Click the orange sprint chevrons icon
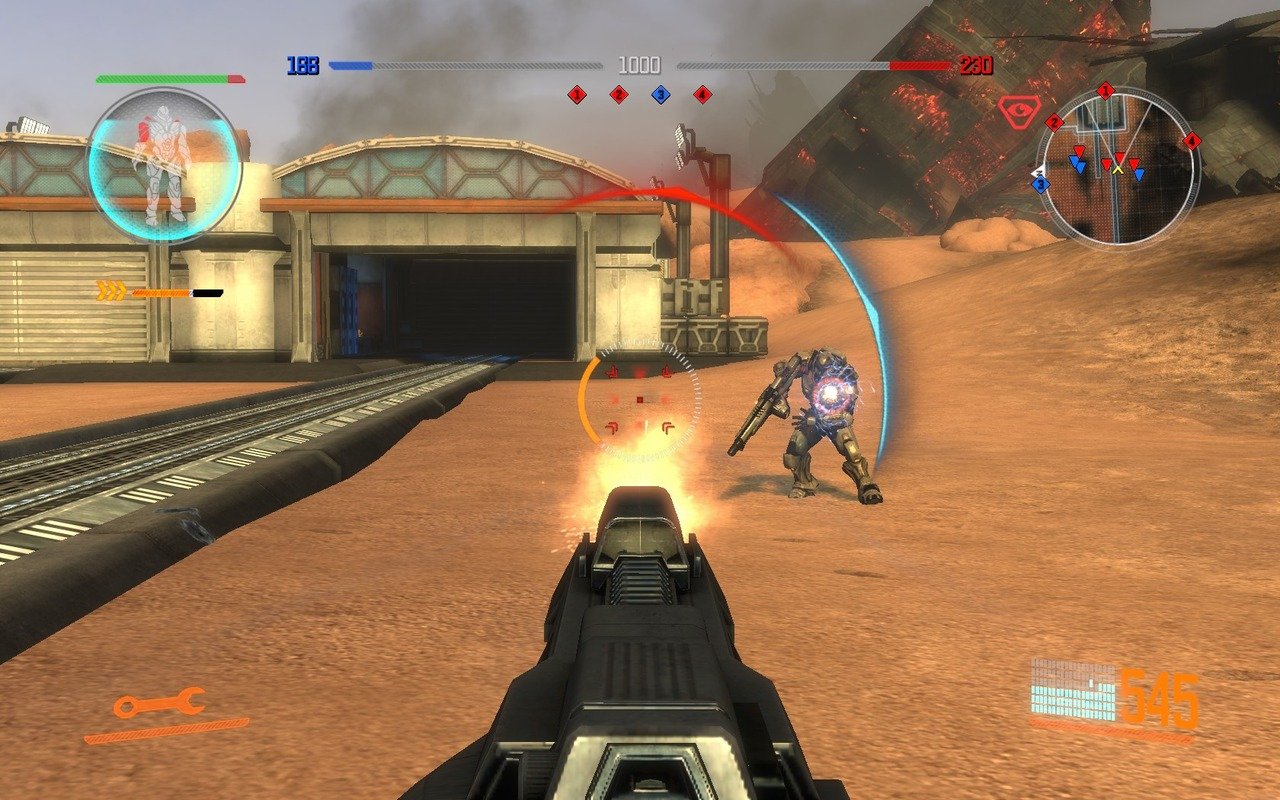The height and width of the screenshot is (800, 1280). tap(111, 291)
